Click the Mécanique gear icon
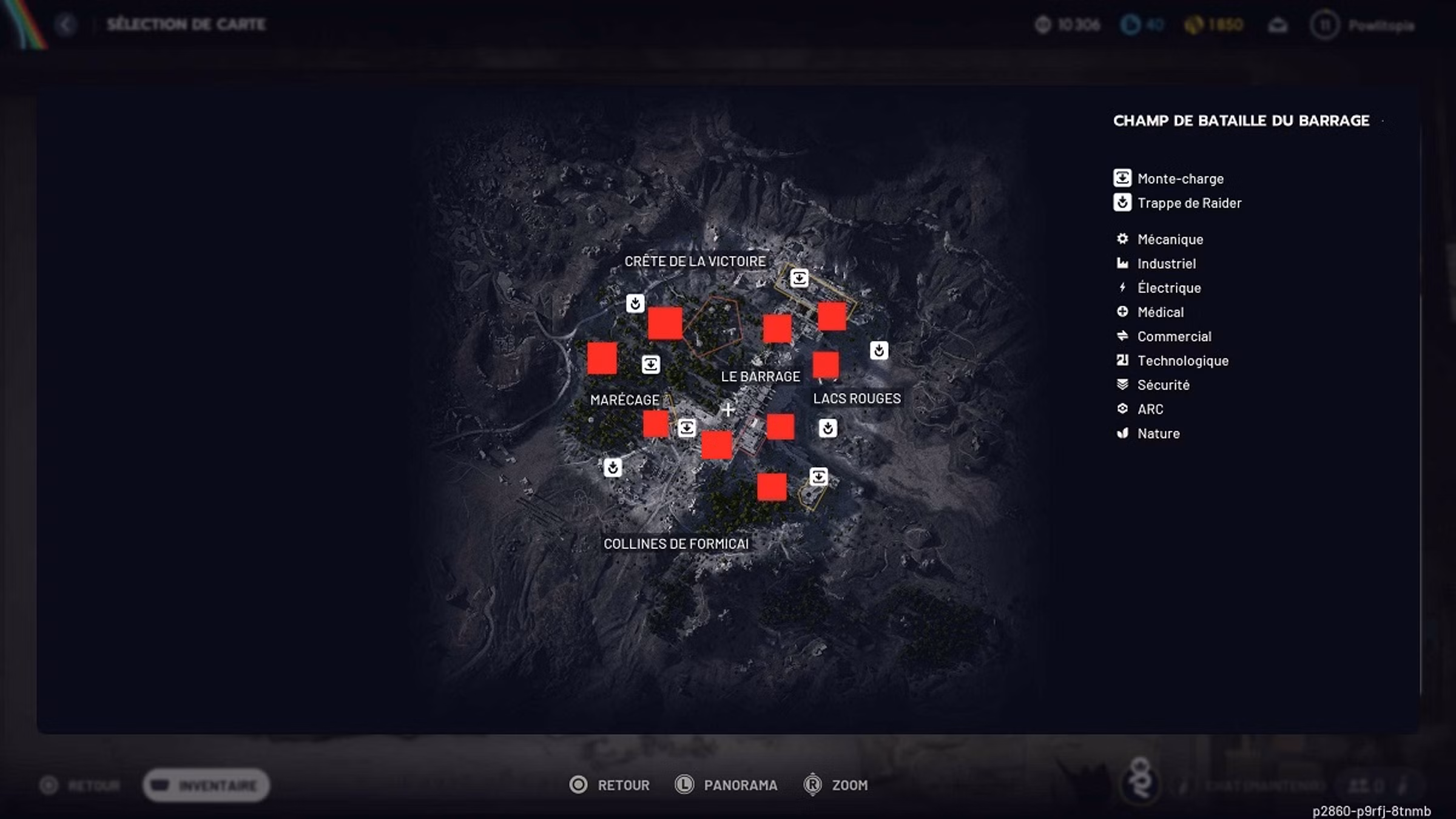This screenshot has height=819, width=1456. point(1122,239)
